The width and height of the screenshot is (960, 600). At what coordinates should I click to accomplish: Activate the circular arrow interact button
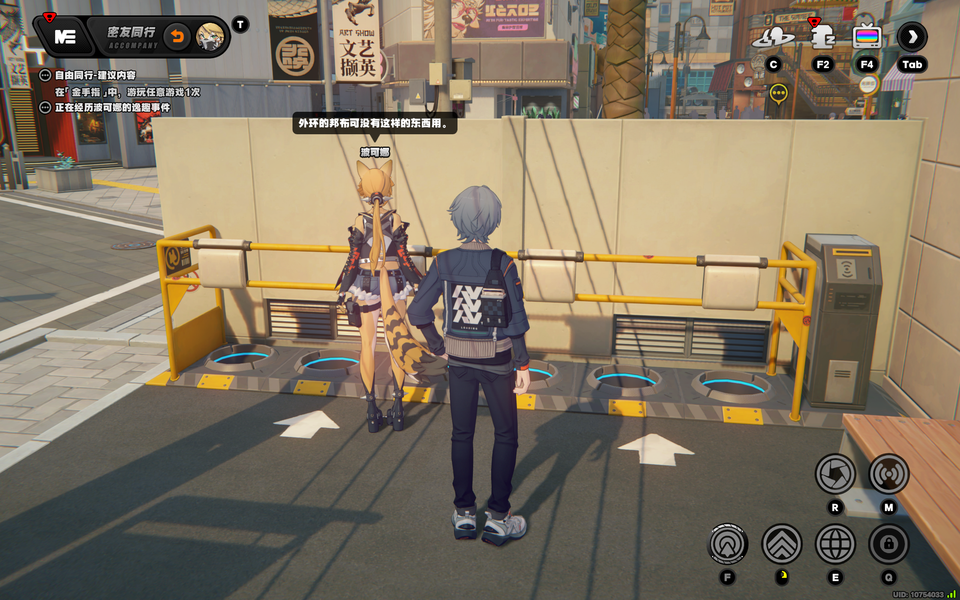point(728,544)
